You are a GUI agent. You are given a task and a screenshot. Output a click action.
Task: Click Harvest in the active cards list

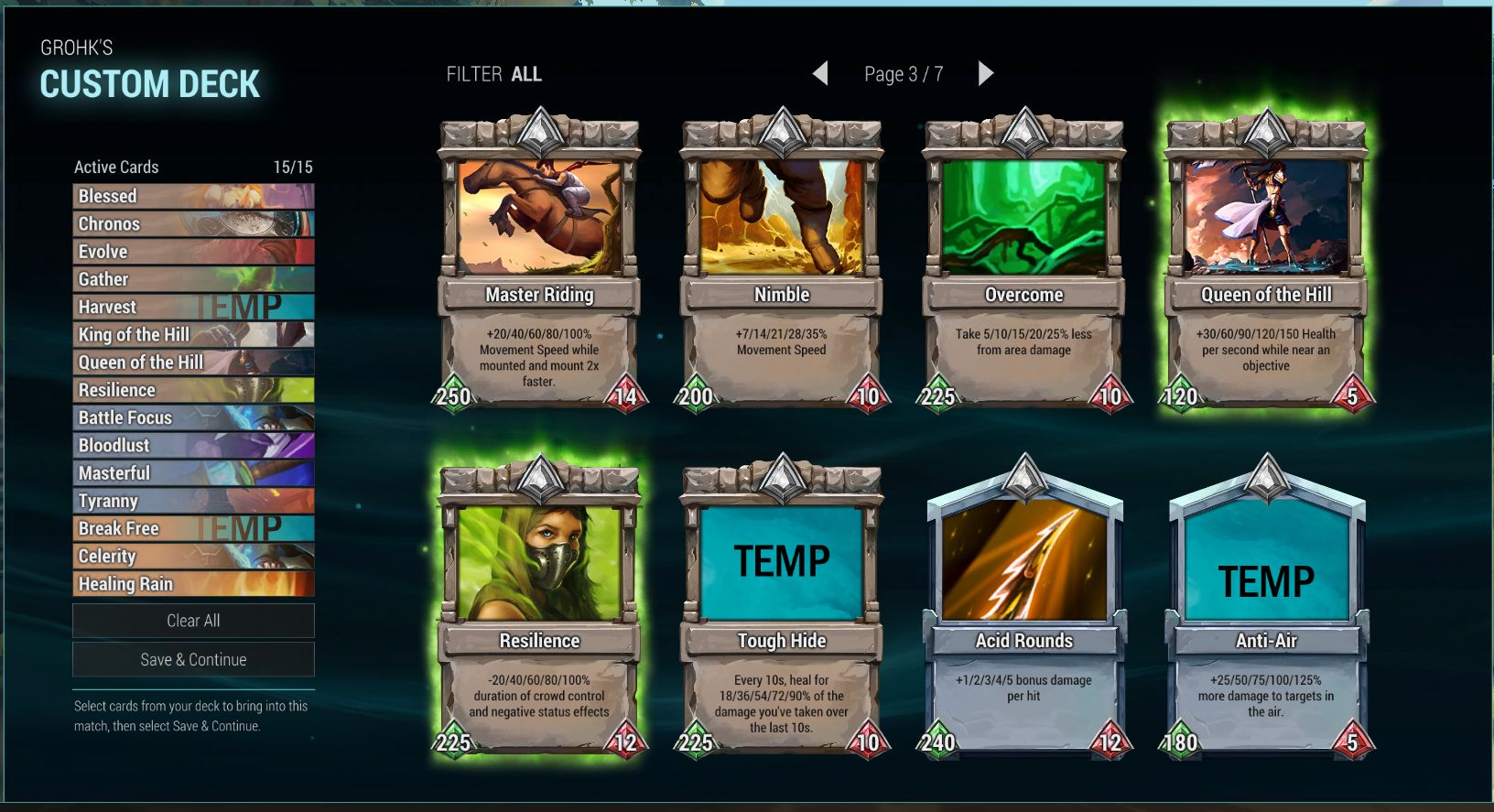(x=193, y=307)
